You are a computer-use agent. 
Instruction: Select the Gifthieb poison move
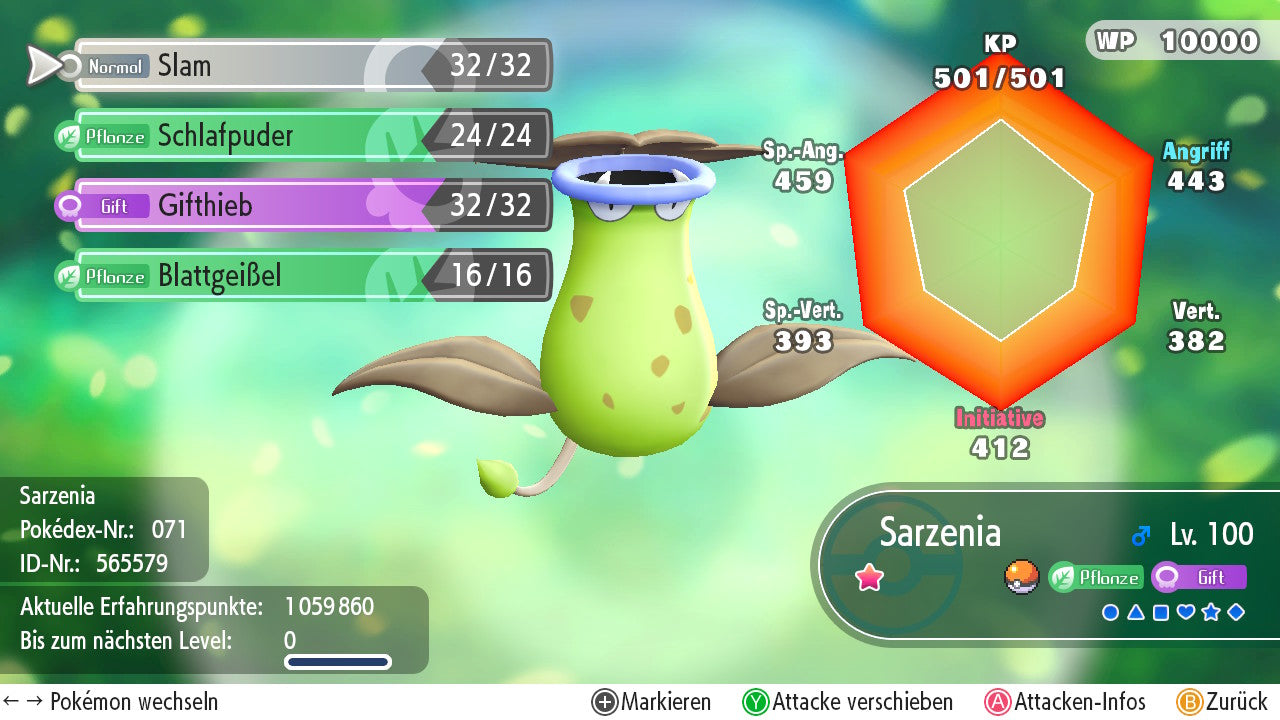(310, 206)
